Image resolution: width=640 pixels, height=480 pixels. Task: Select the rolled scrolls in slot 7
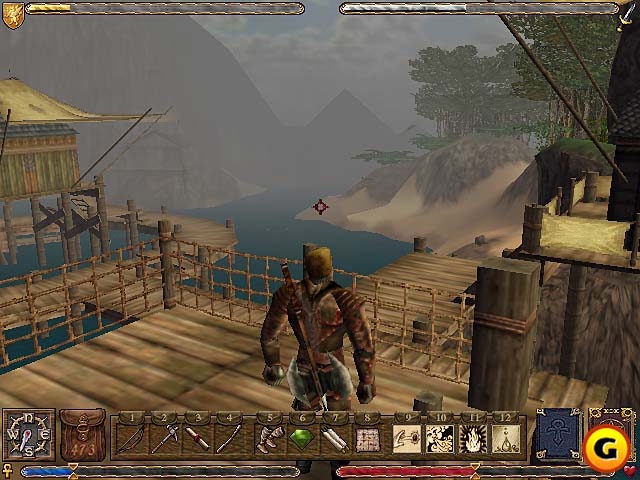[x=334, y=438]
